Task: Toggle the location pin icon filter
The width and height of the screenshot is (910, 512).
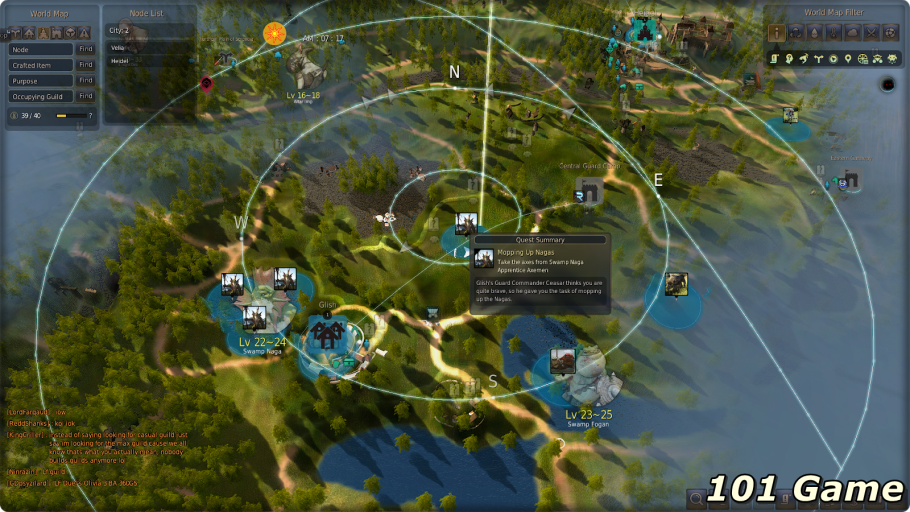Action: pyautogui.click(x=848, y=59)
